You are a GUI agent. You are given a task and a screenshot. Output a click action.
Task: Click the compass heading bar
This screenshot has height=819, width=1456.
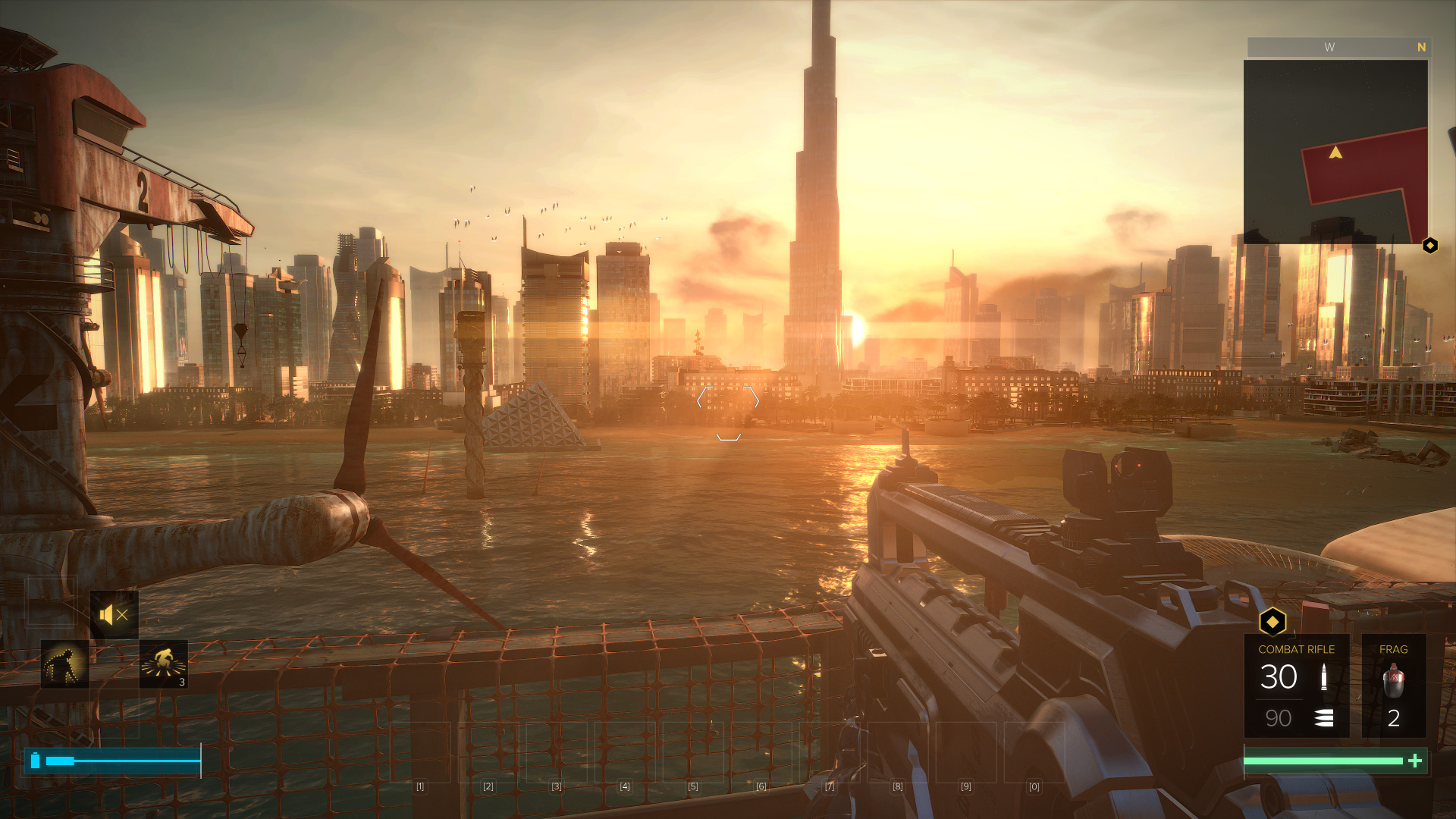click(x=1338, y=47)
